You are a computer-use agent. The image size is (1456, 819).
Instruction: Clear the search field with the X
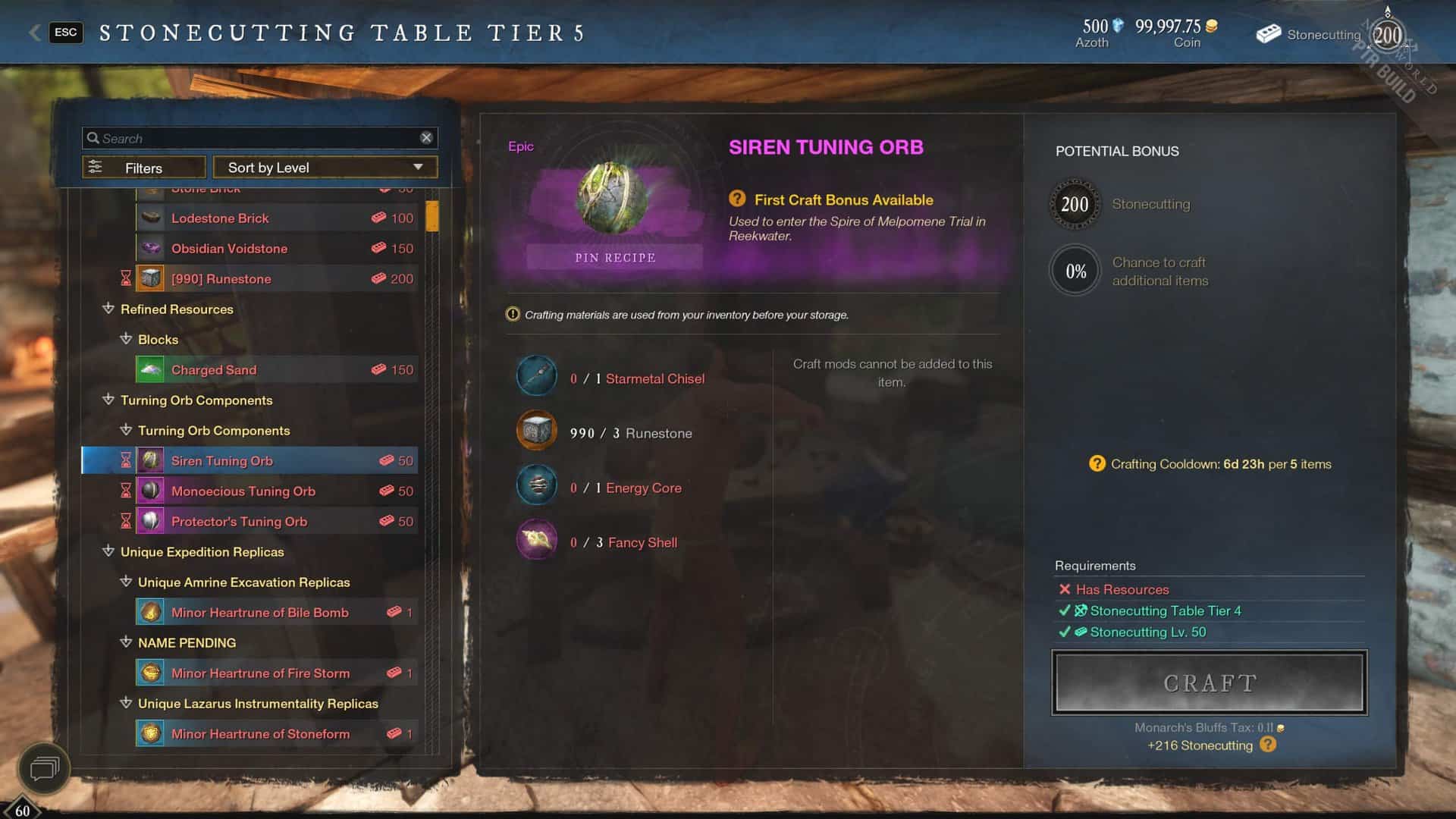point(426,137)
